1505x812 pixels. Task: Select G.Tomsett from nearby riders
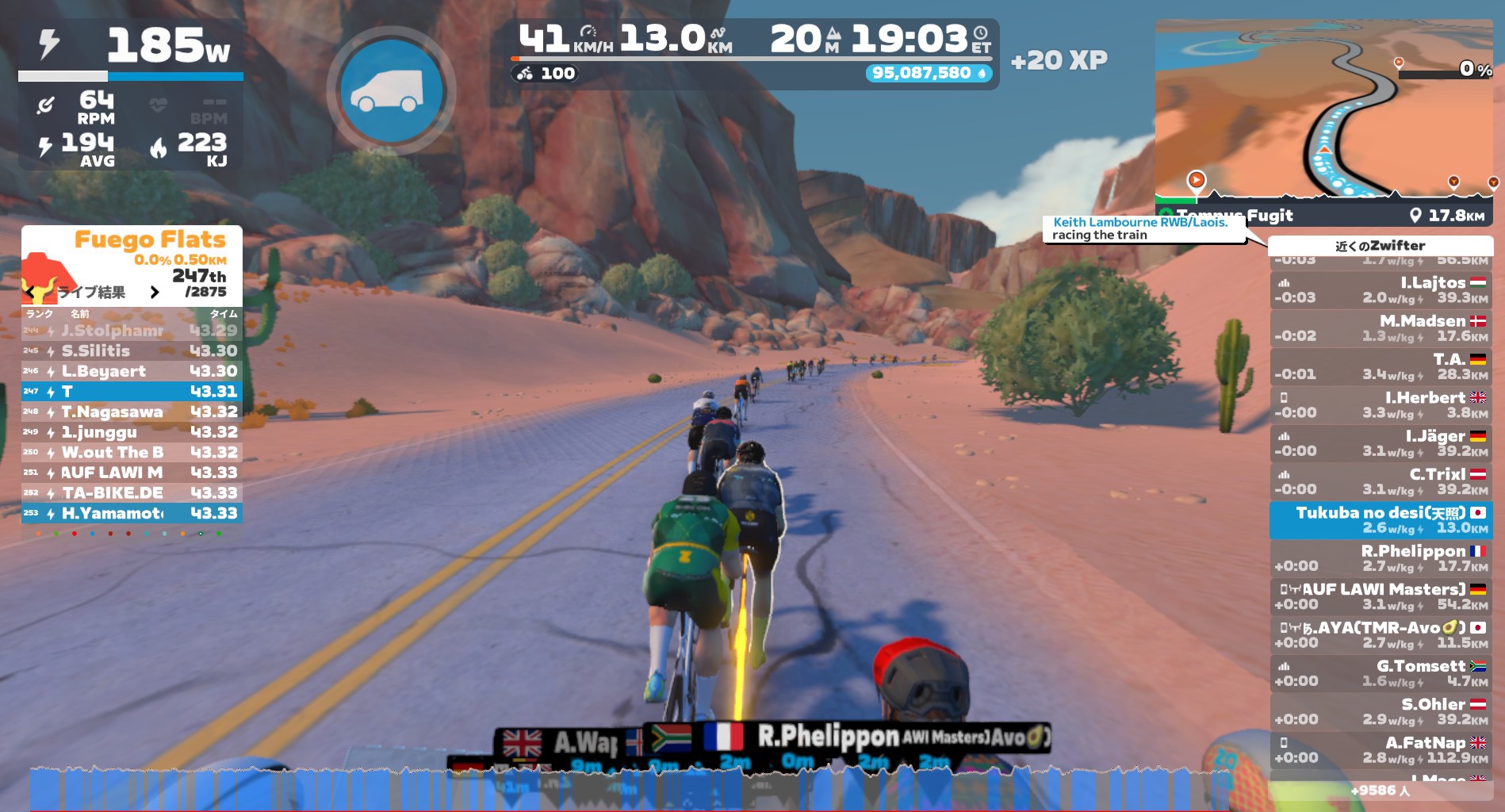[x=1380, y=673]
